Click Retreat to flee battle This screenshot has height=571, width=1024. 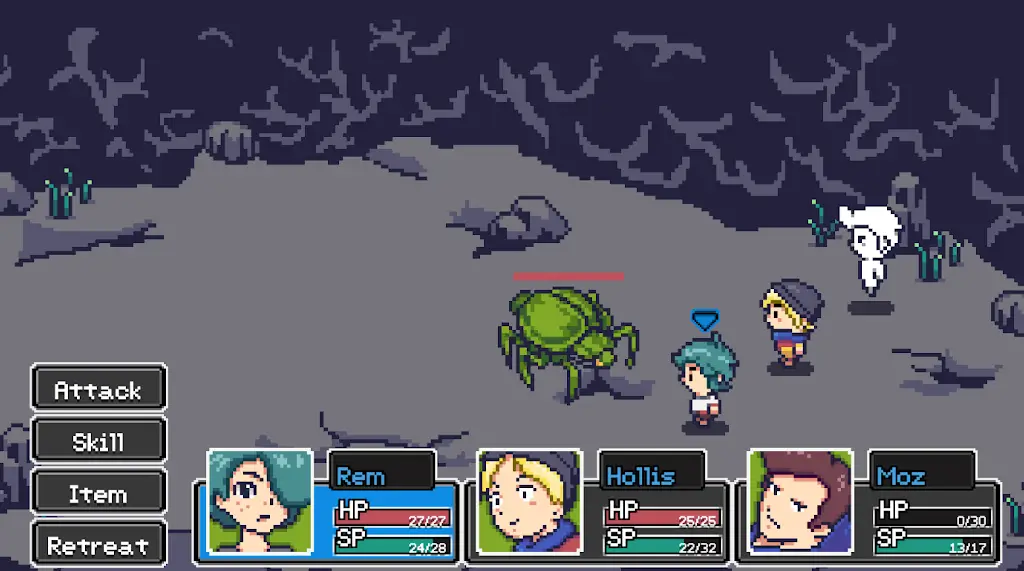point(98,545)
